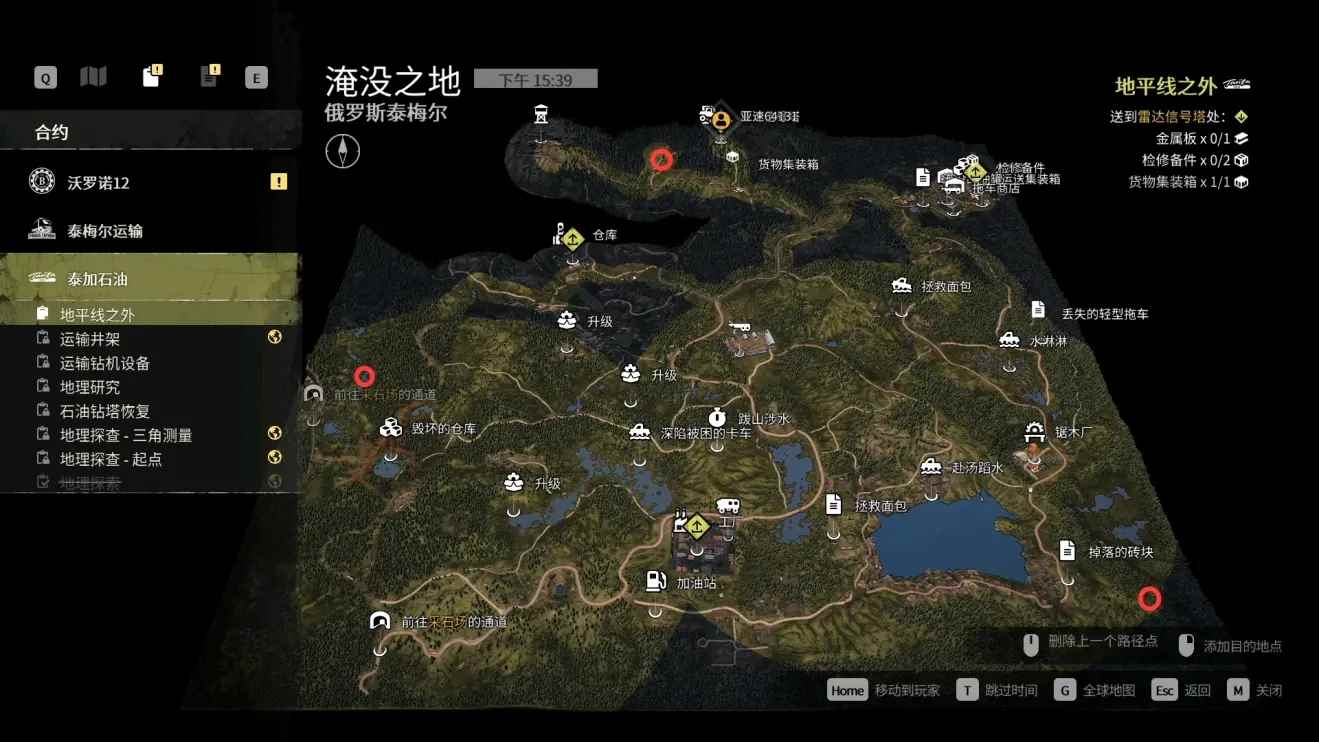Toggle tracking globe for 地理探查 - 三角测量
The image size is (1319, 742).
tap(273, 434)
